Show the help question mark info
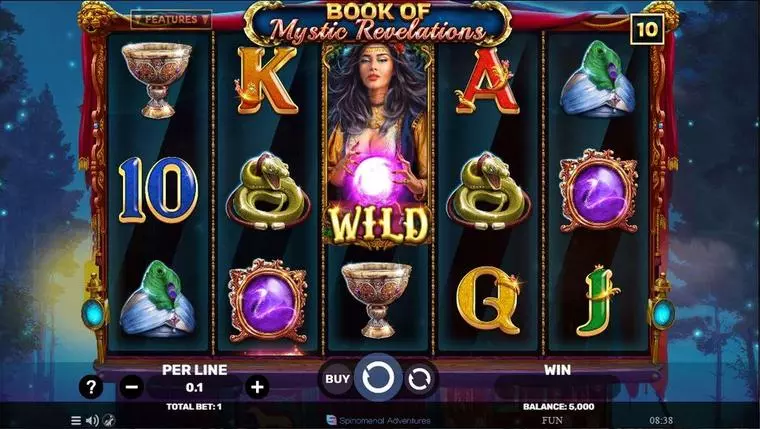Screen dimensions: 760x429 (x=91, y=386)
